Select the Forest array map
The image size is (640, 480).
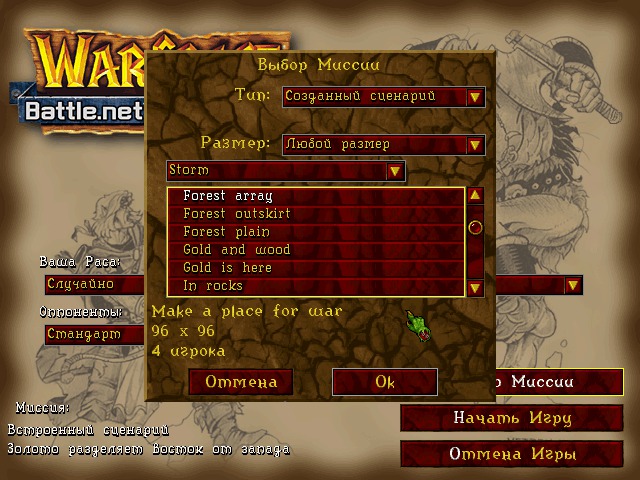coord(315,196)
